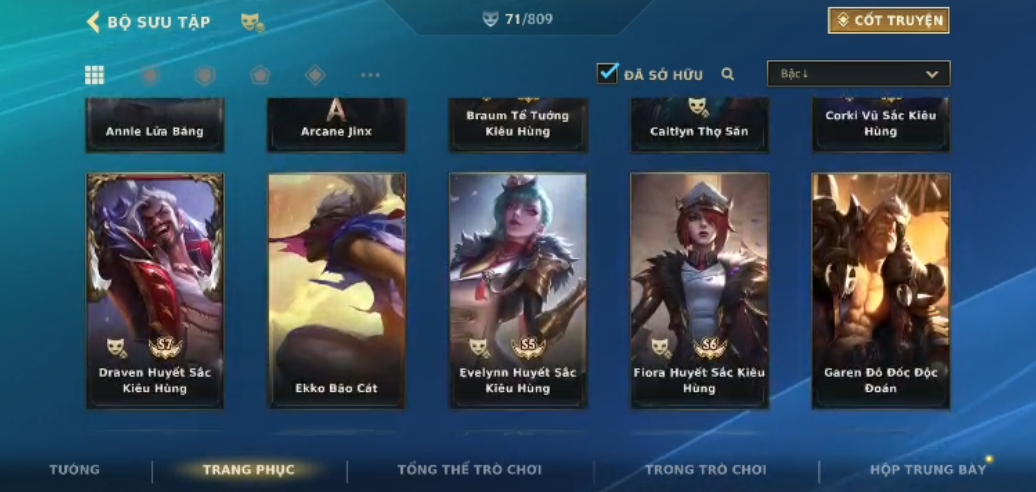Viewport: 1036px width, 492px height.
Task: Open the Bậc sort dropdown
Action: click(858, 74)
